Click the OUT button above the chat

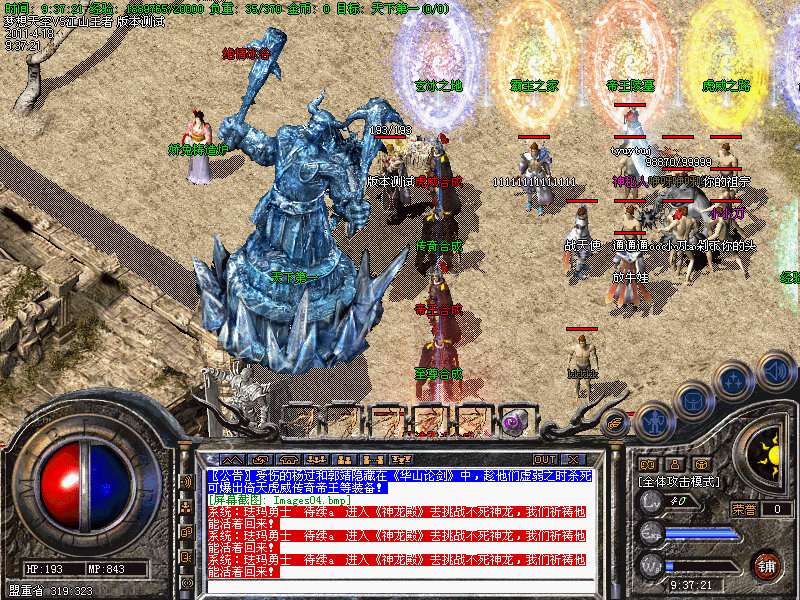(545, 459)
